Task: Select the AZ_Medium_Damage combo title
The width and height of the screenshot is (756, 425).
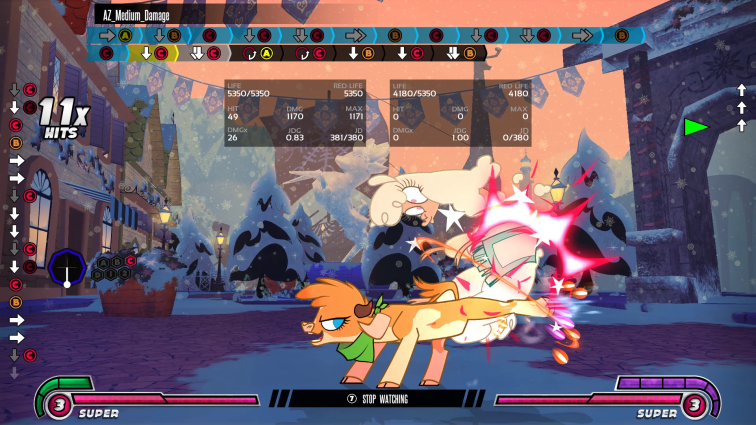Action: pyautogui.click(x=140, y=15)
